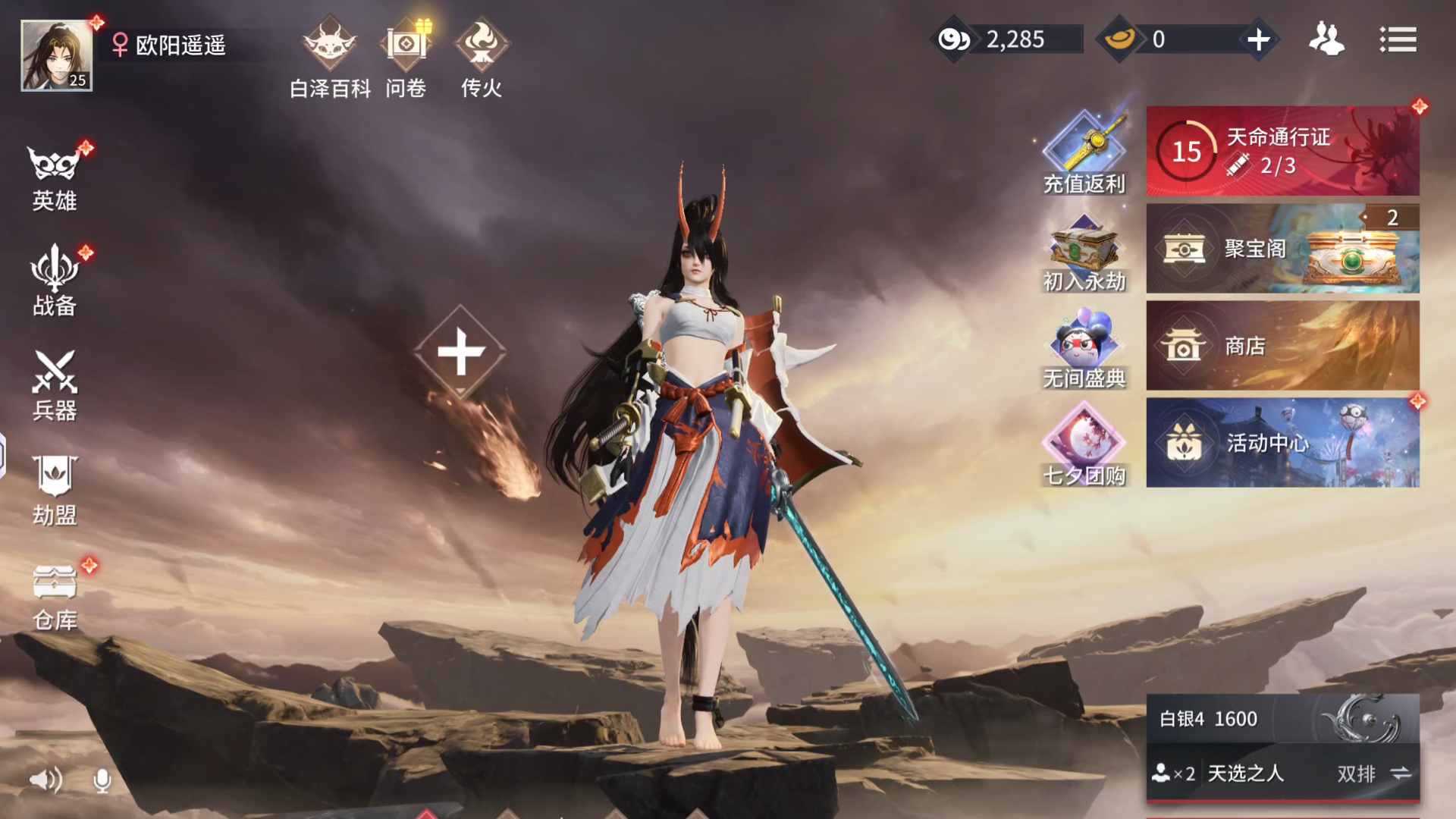The height and width of the screenshot is (819, 1456).
Task: Open the 天命通行证 battle pass banner
Action: [1282, 151]
